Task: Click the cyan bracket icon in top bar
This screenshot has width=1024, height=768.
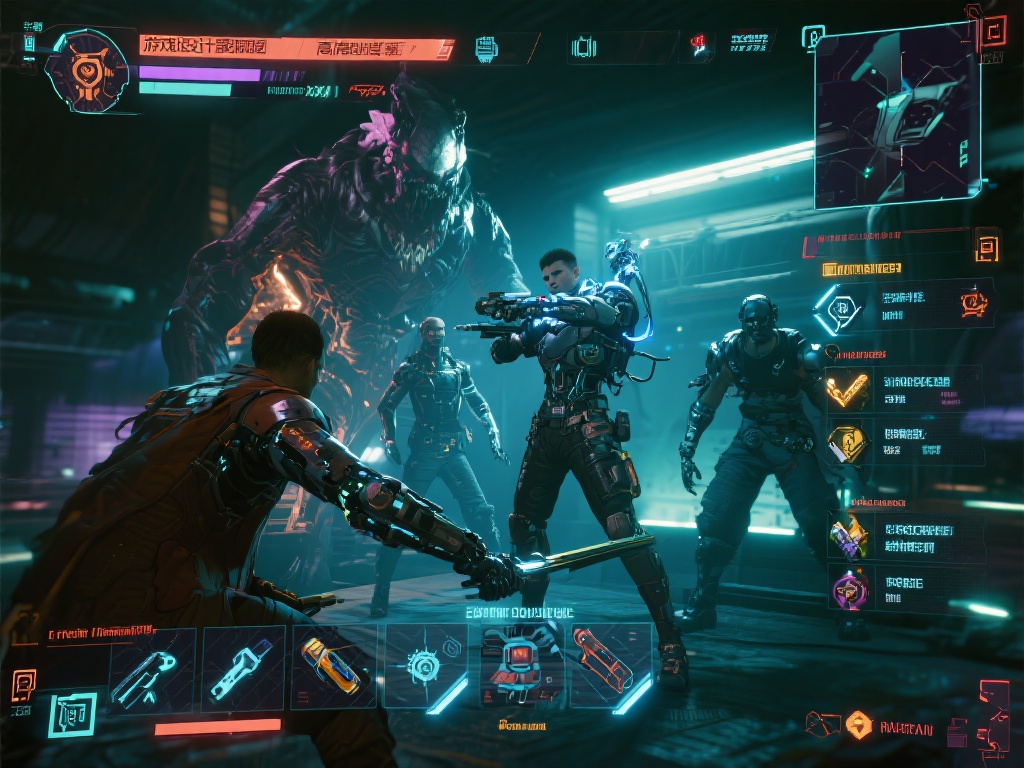Action: pos(583,47)
